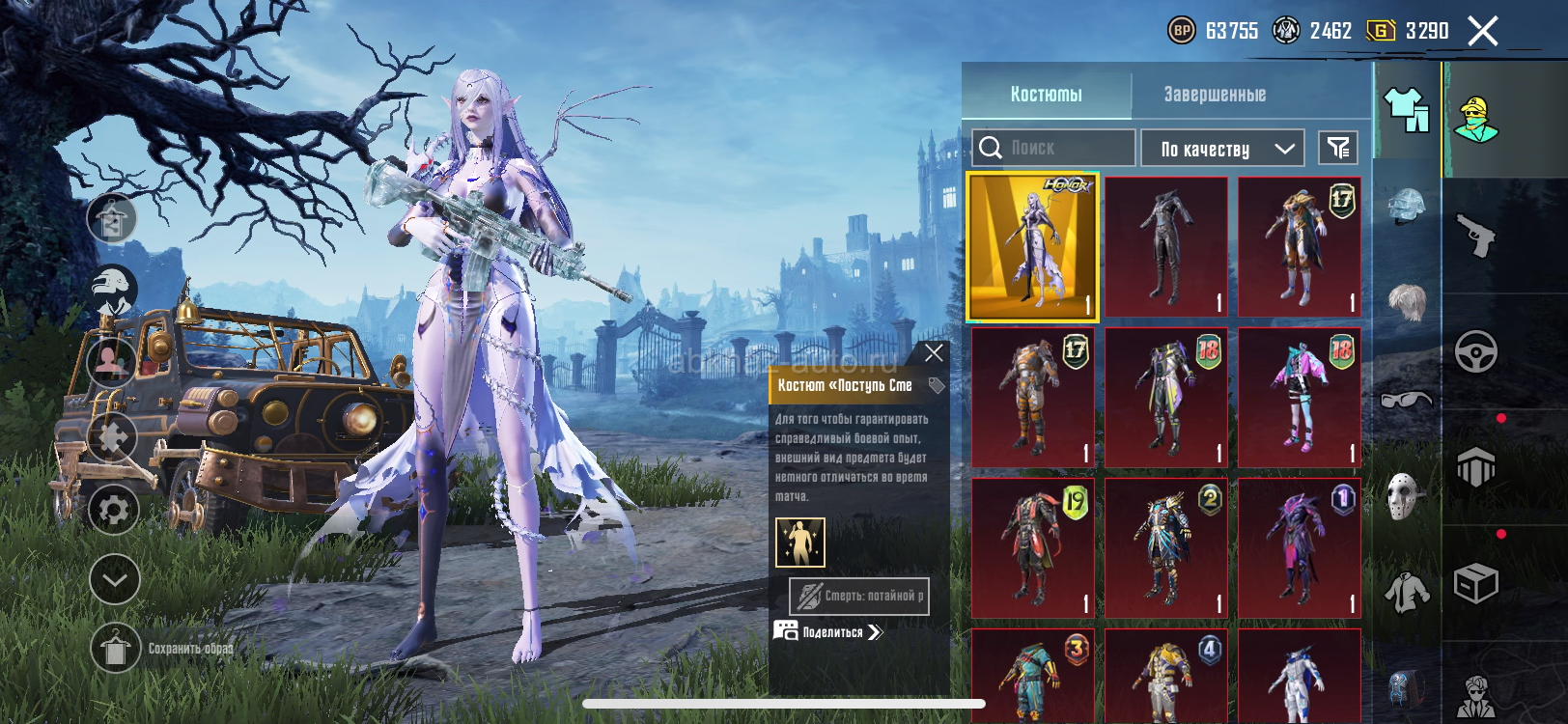Switch to the Костюмы tab
This screenshot has height=724, width=1568.
1047,95
